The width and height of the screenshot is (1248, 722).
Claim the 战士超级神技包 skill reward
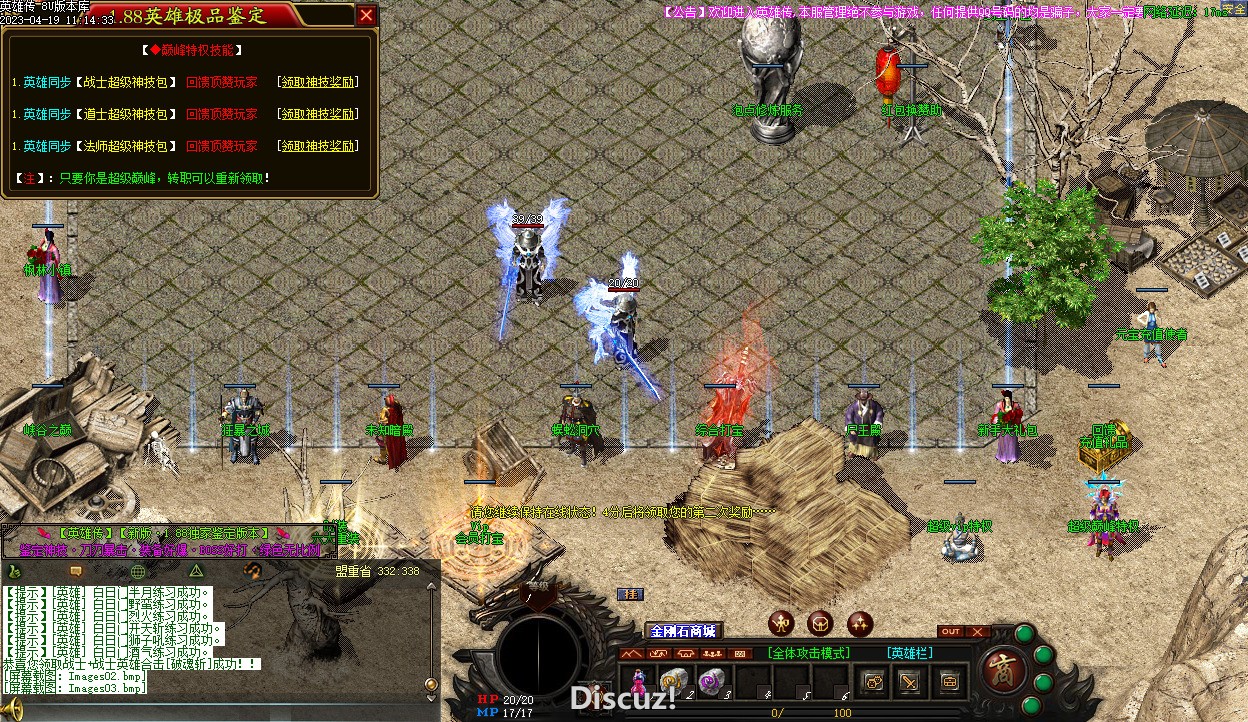pos(318,83)
